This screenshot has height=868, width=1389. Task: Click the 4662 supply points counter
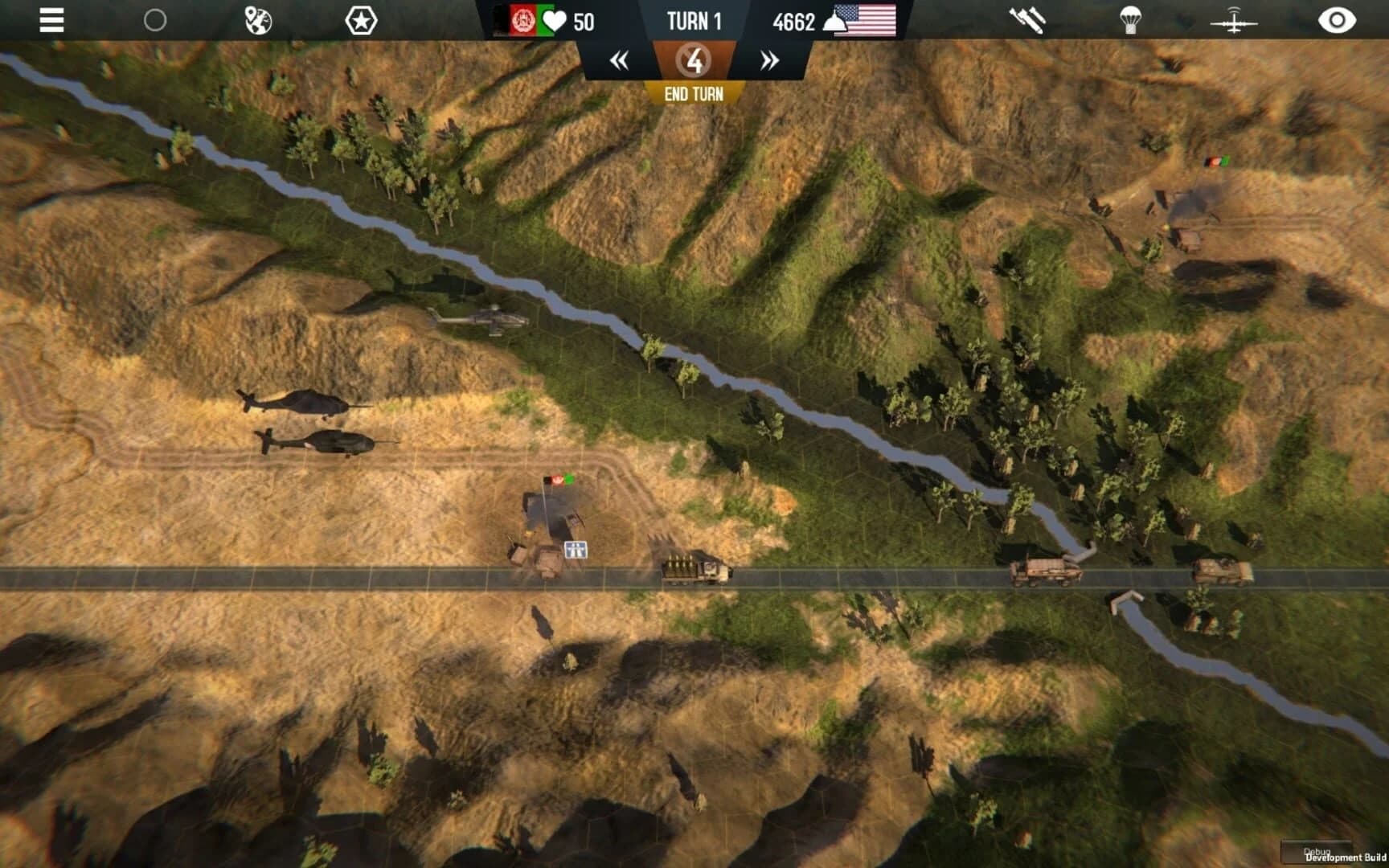[795, 22]
